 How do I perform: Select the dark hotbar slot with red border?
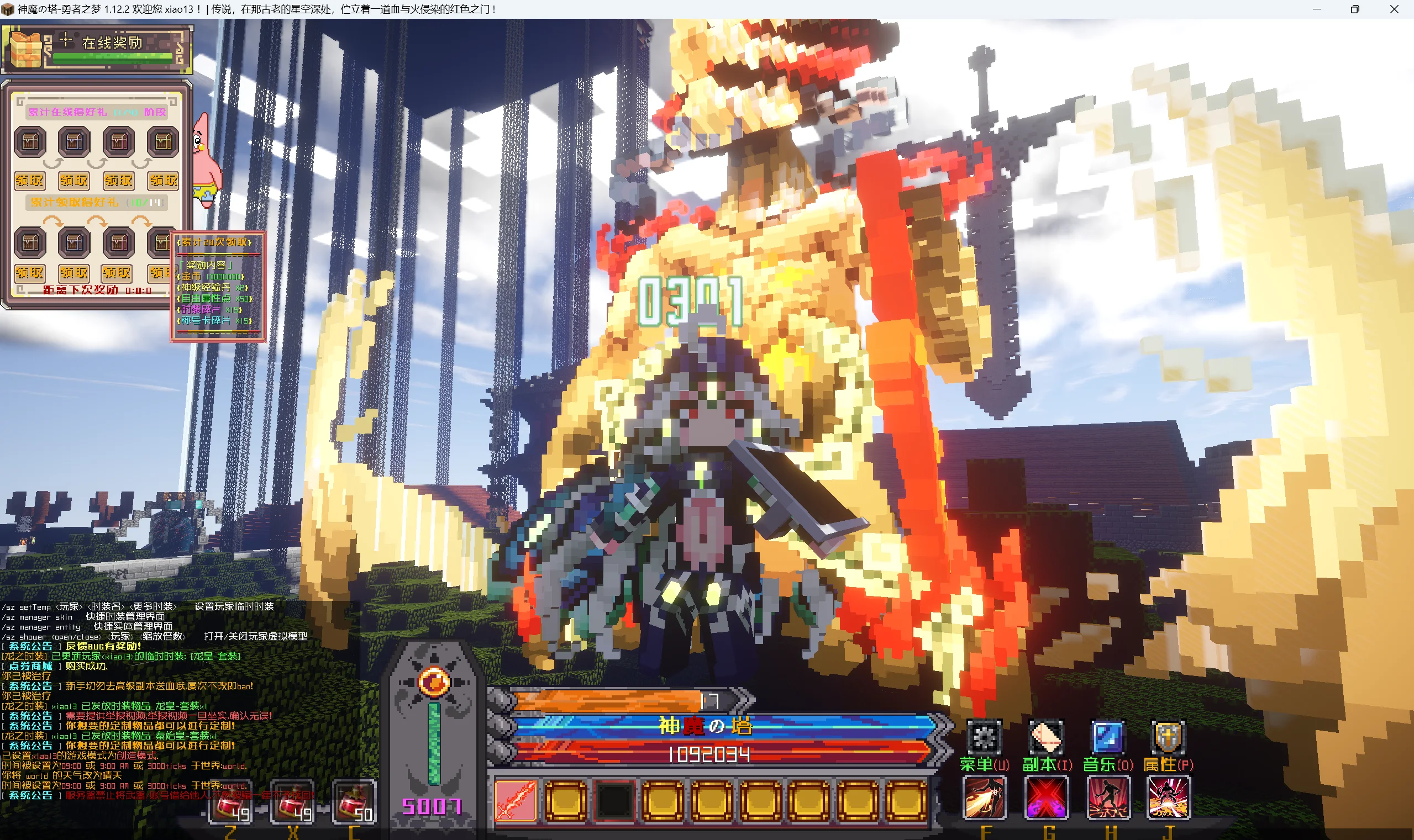pos(614,800)
